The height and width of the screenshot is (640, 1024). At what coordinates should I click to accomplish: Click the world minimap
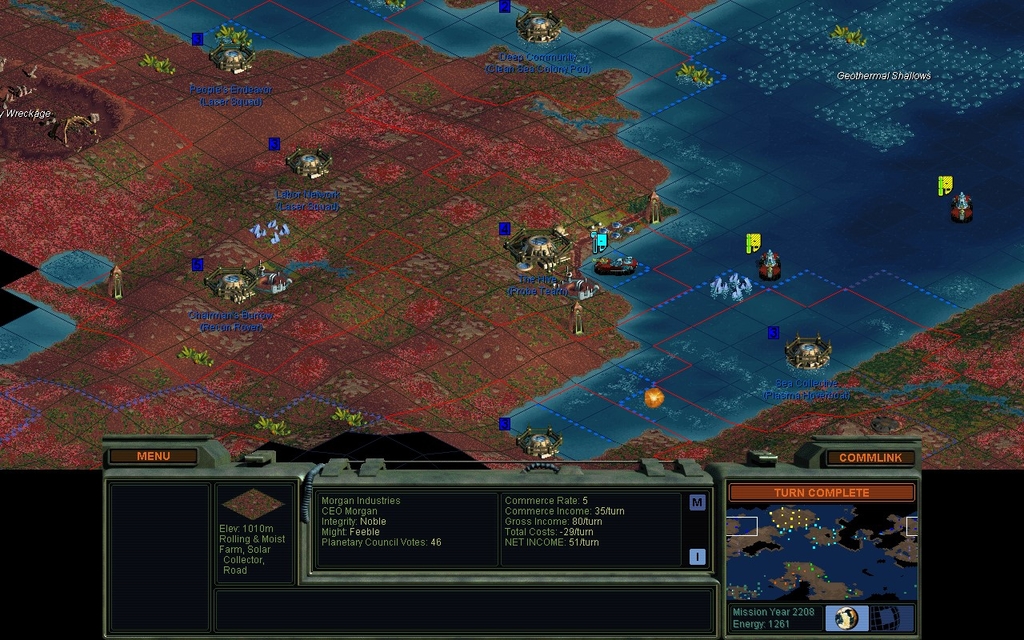821,553
